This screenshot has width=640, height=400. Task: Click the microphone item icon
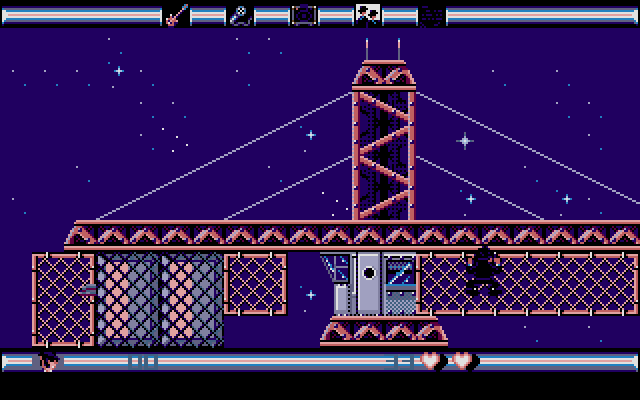coord(239,15)
